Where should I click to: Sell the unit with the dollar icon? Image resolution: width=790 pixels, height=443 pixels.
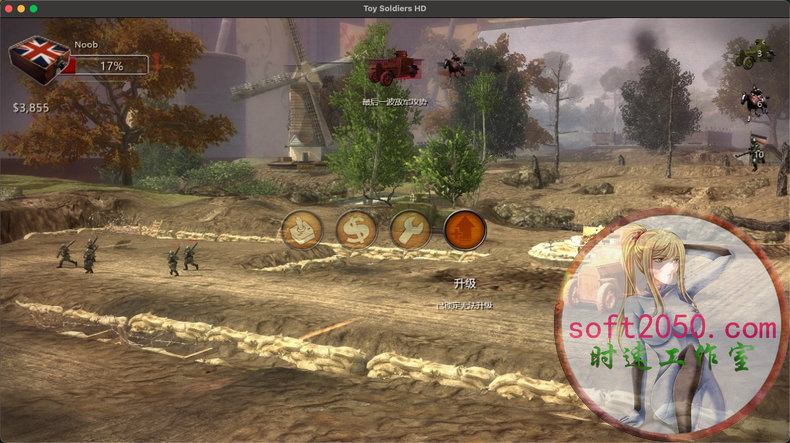(x=355, y=230)
